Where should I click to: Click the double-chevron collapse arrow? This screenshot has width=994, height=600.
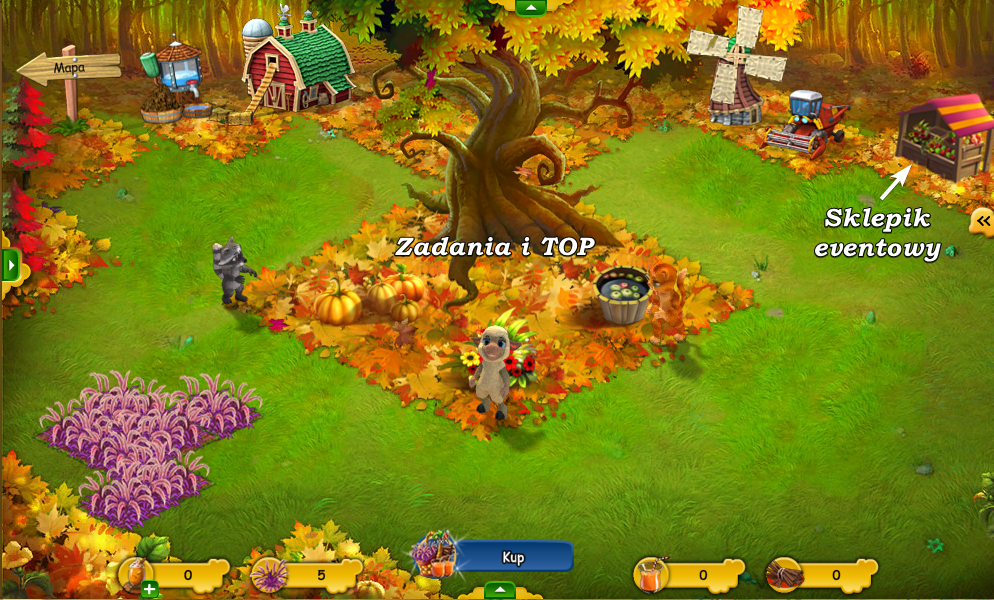(x=982, y=221)
